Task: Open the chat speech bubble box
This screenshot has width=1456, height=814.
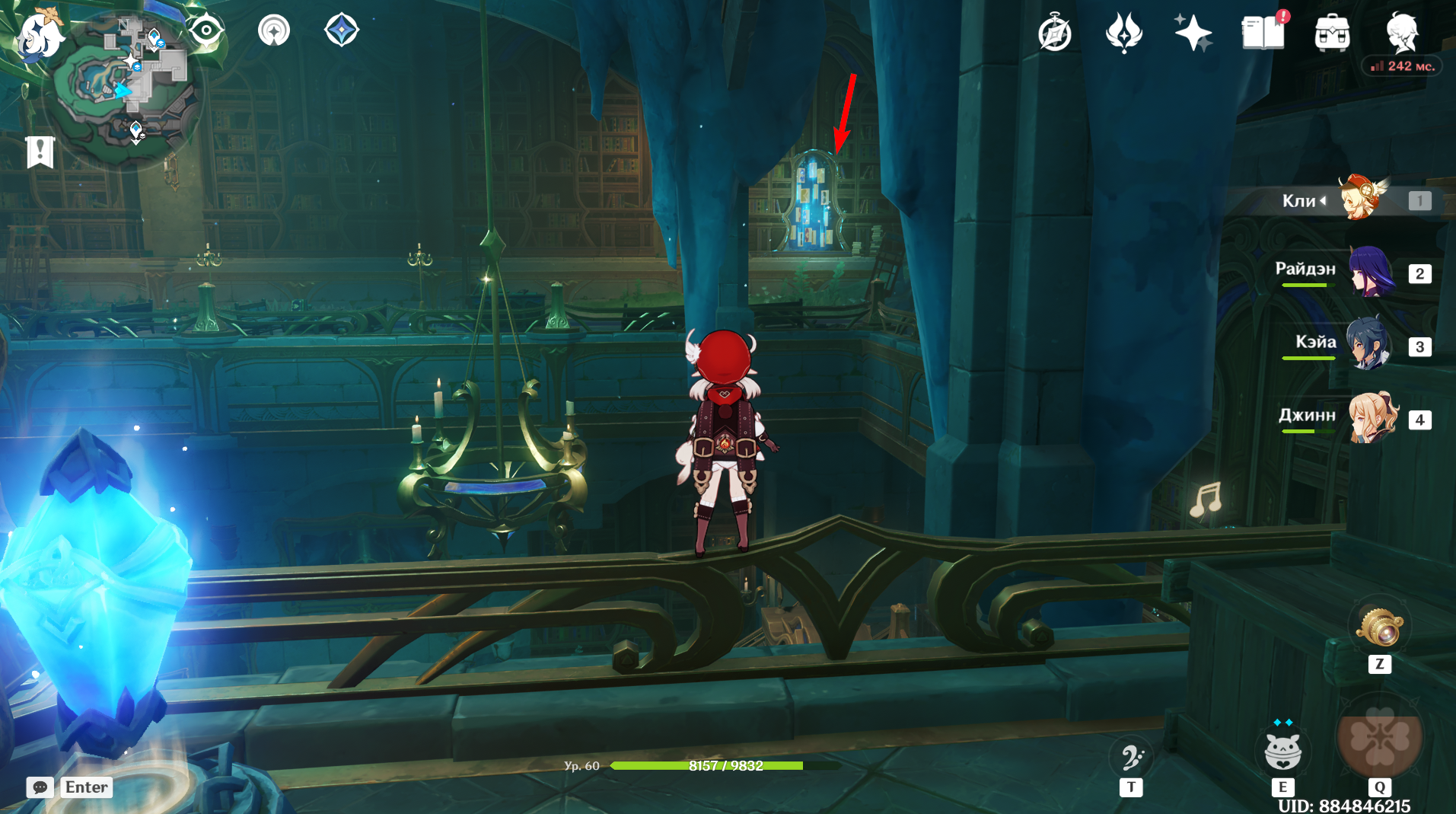Action: pyautogui.click(x=40, y=787)
